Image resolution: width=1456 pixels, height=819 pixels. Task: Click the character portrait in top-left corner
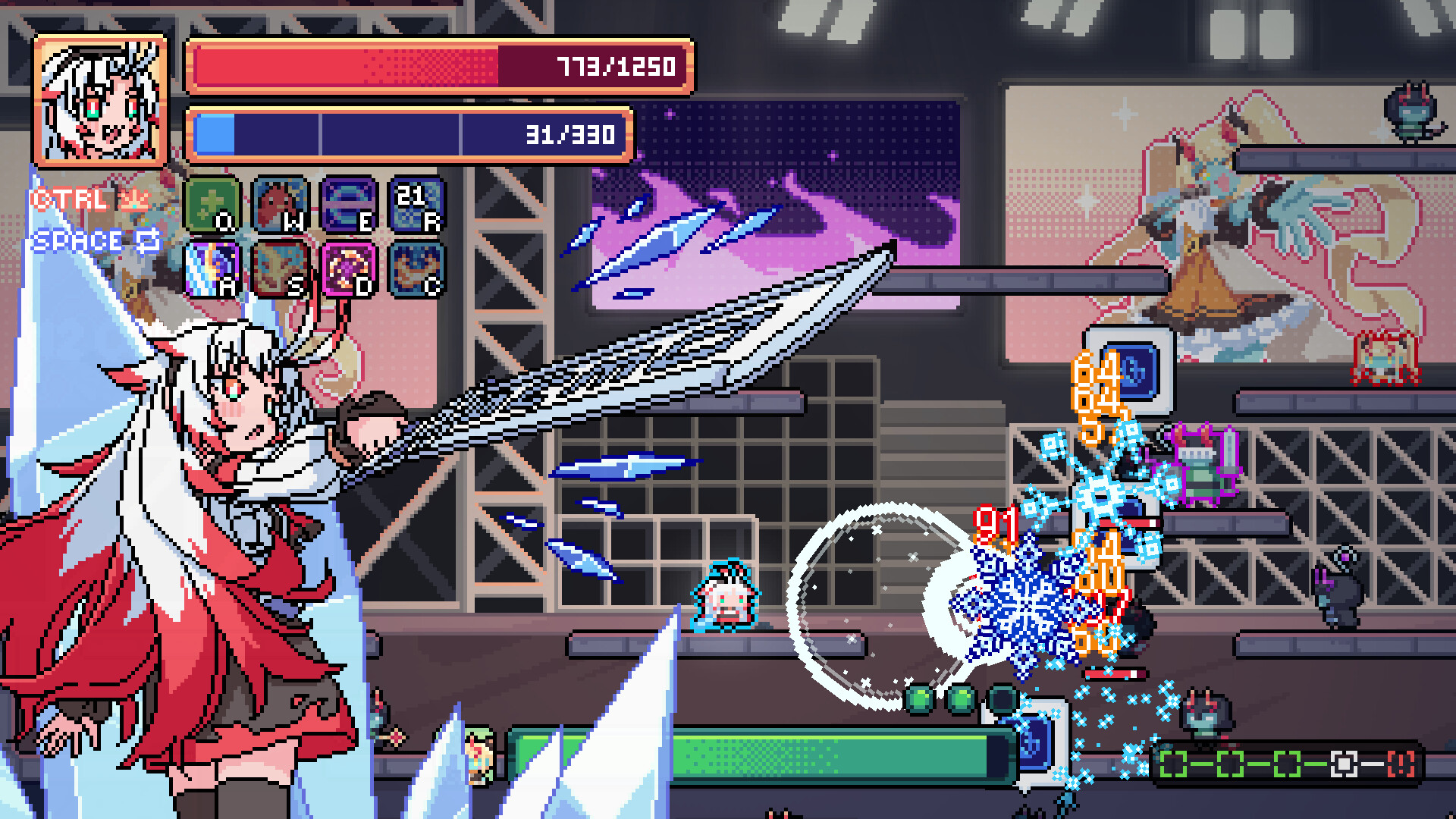[x=99, y=99]
